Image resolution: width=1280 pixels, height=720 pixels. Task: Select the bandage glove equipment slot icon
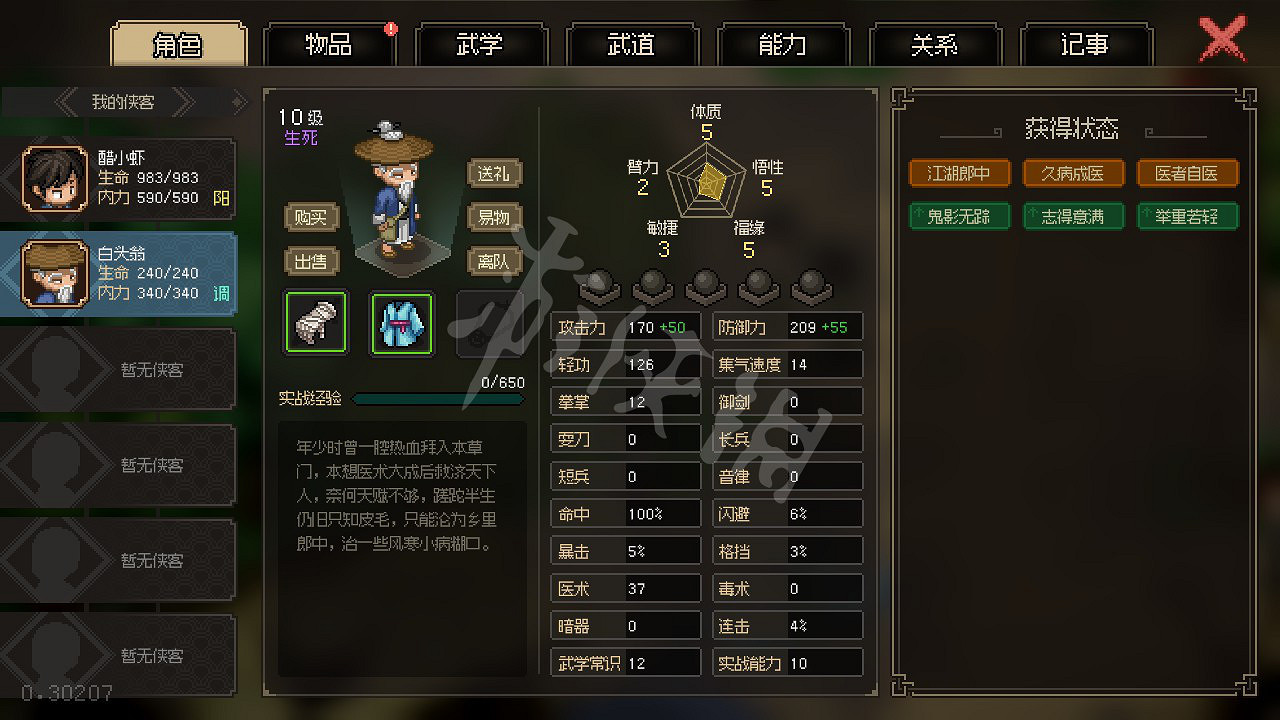coord(315,322)
